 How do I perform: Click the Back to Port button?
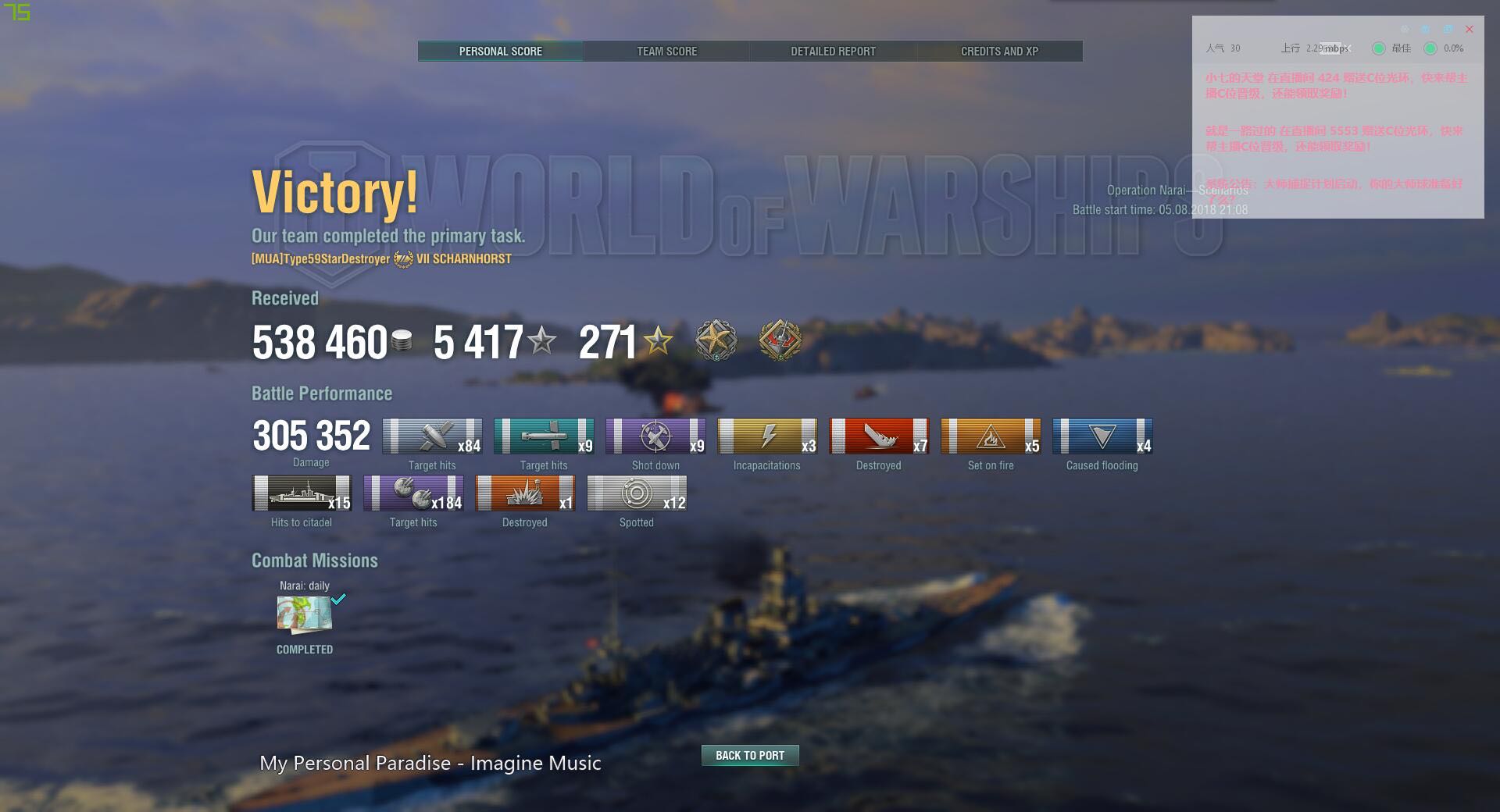pyautogui.click(x=750, y=755)
